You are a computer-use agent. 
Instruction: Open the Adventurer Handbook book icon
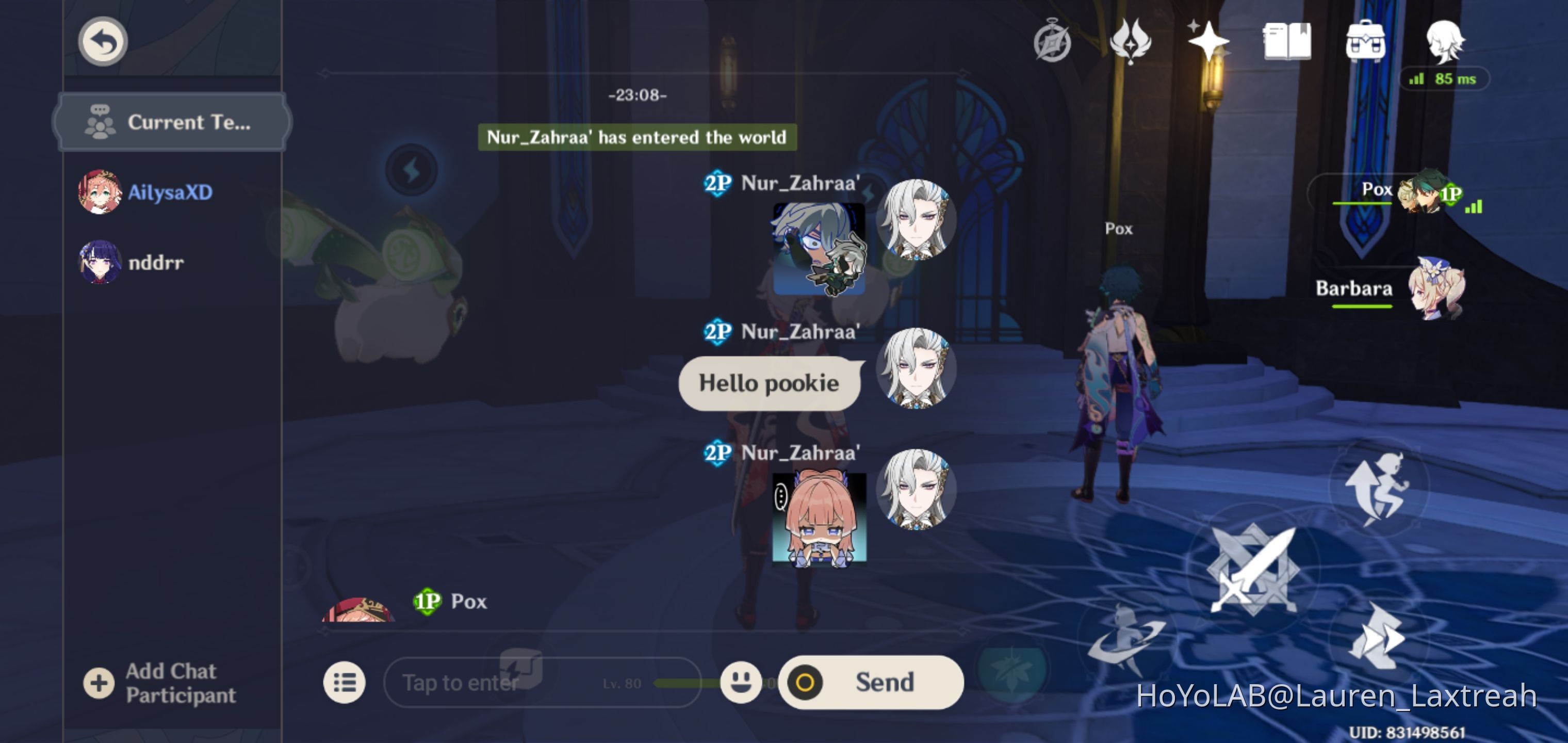(x=1287, y=41)
